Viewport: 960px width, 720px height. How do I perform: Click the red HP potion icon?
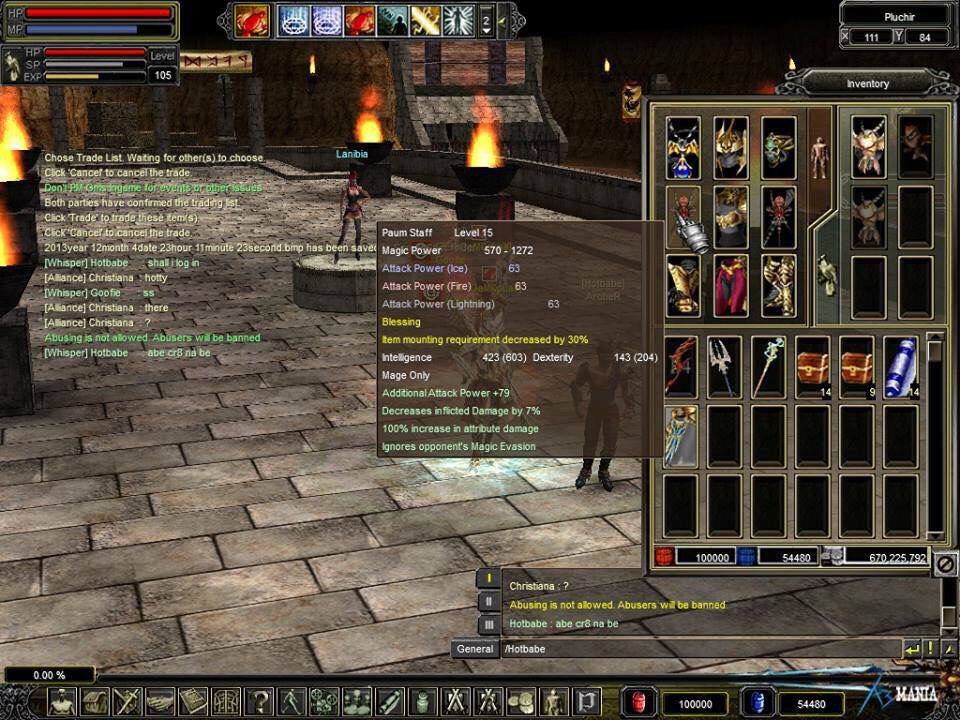tap(640, 703)
